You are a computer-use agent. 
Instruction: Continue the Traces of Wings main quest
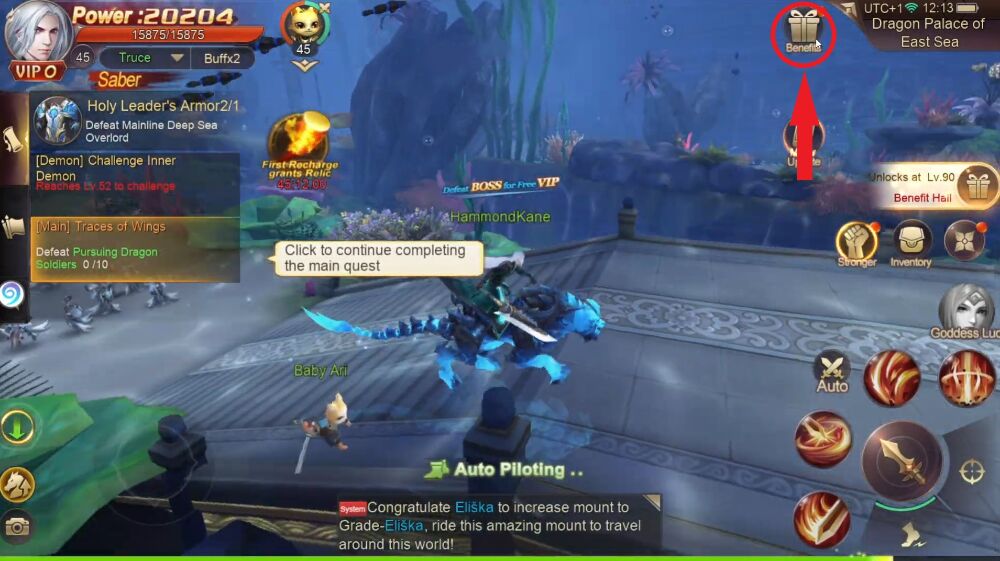(x=135, y=247)
